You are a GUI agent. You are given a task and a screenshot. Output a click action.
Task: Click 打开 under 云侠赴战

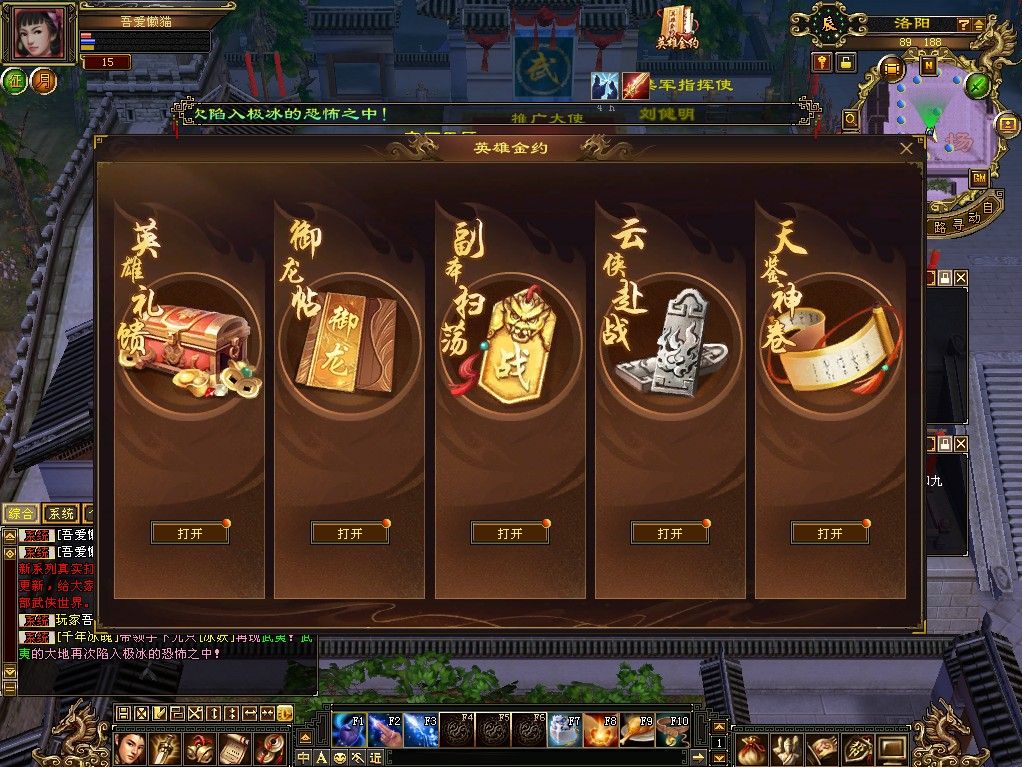(x=670, y=533)
